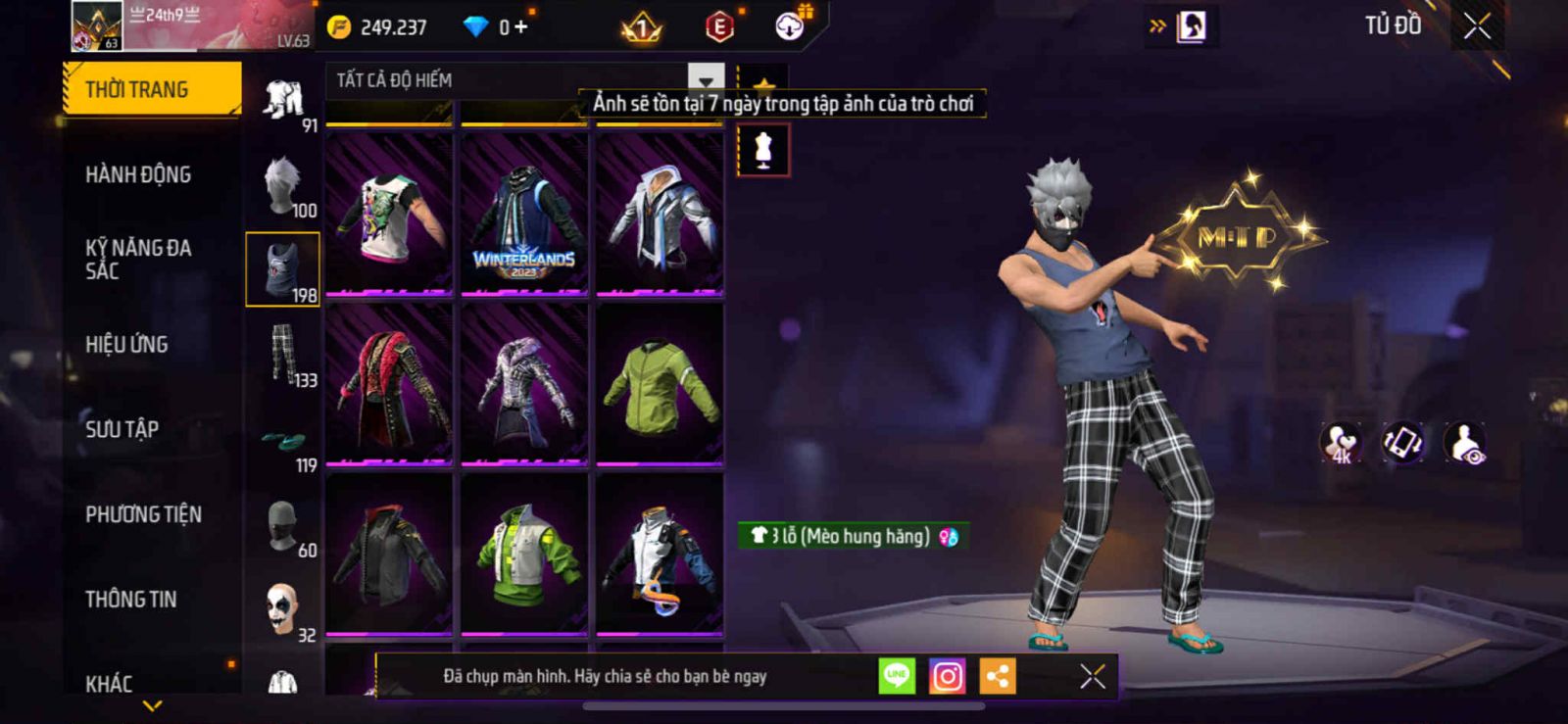Screen dimensions: 1568x724
Task: Share the screenshot to Instagram
Action: click(947, 676)
